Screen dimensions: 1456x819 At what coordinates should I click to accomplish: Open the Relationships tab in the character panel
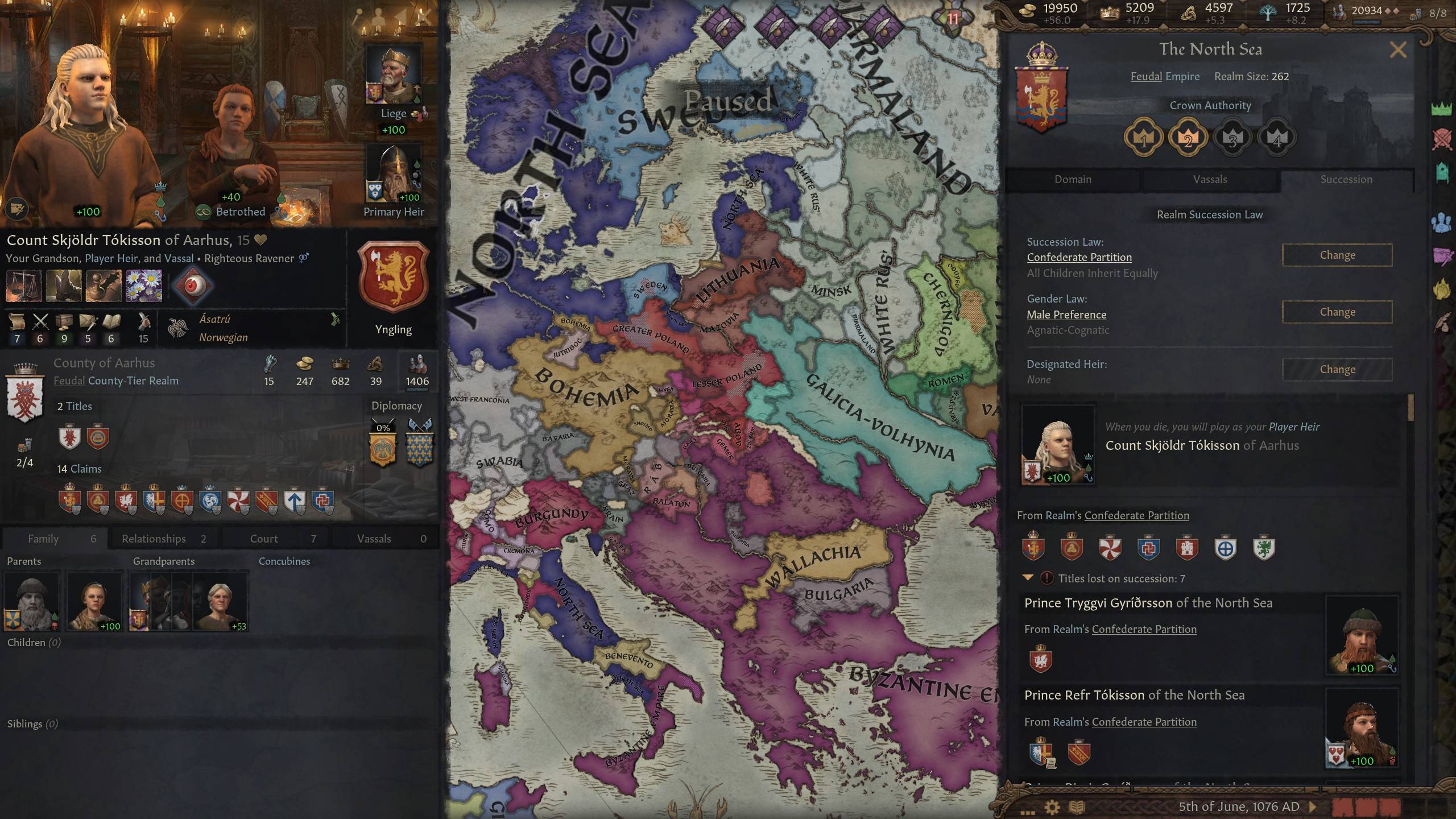point(152,538)
